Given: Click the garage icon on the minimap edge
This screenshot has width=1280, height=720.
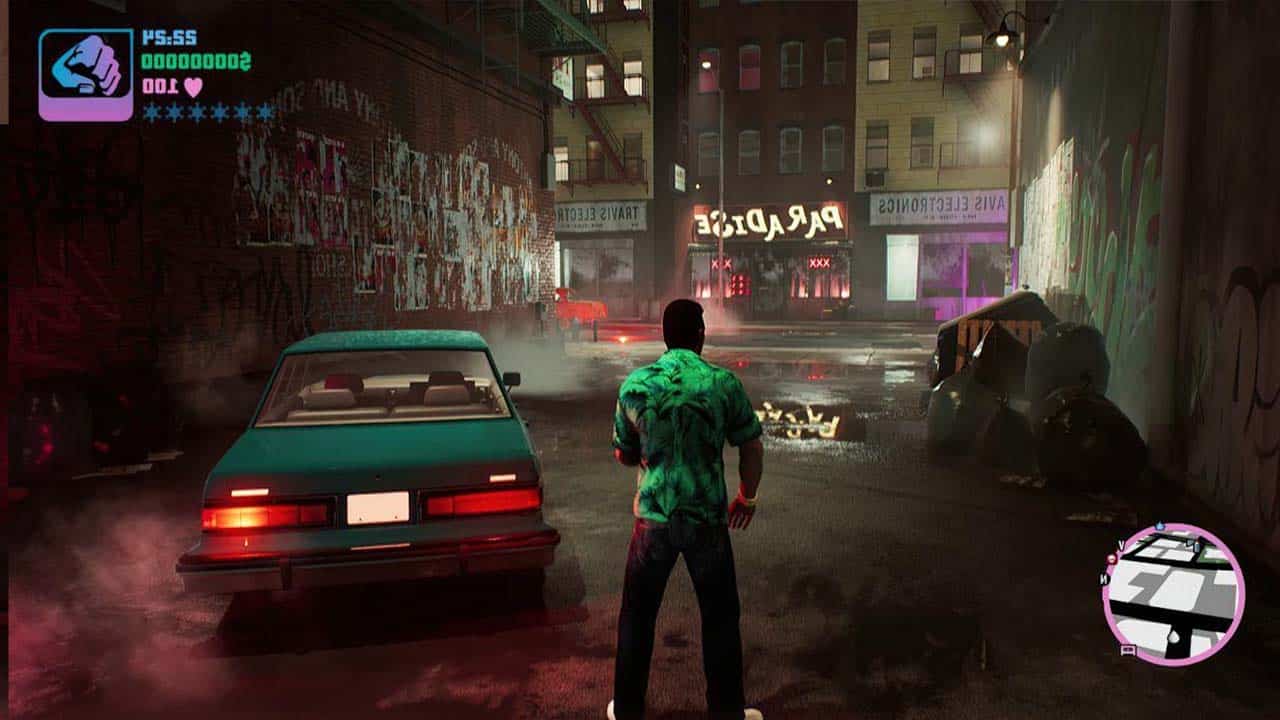Looking at the screenshot, I should coord(1129,649).
